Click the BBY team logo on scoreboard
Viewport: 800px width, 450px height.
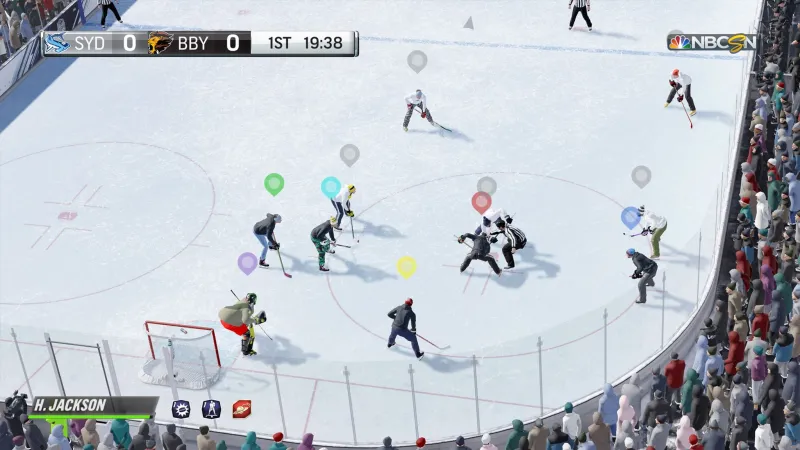160,43
